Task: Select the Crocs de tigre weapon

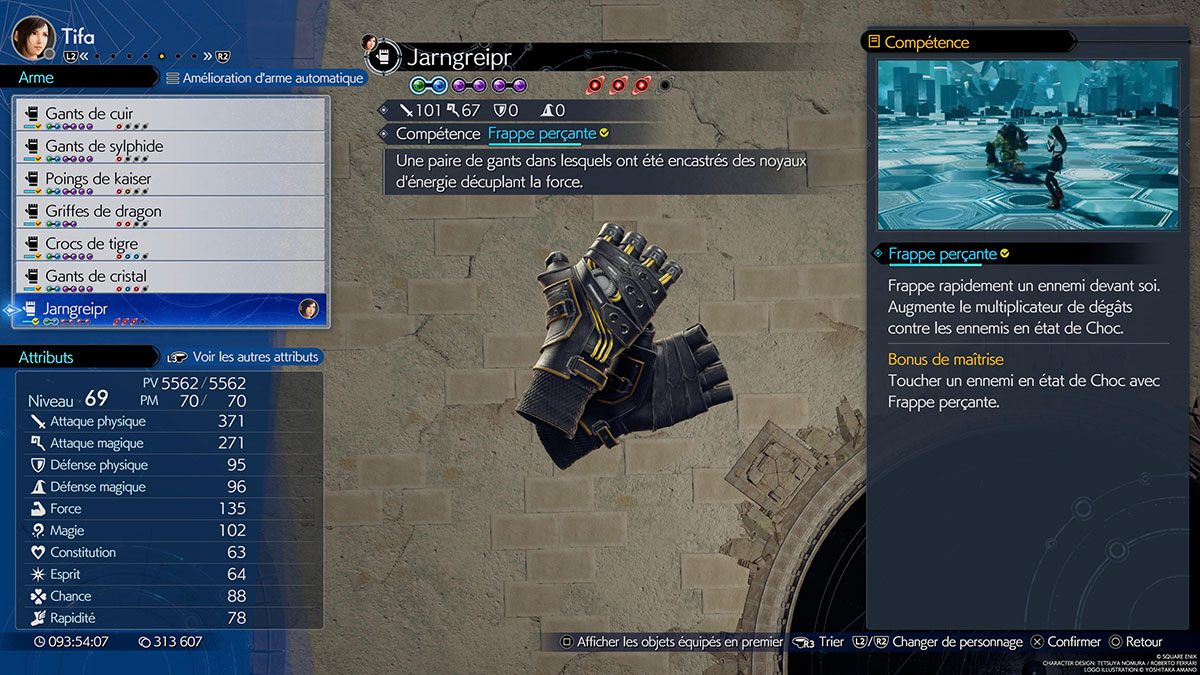Action: (x=172, y=244)
